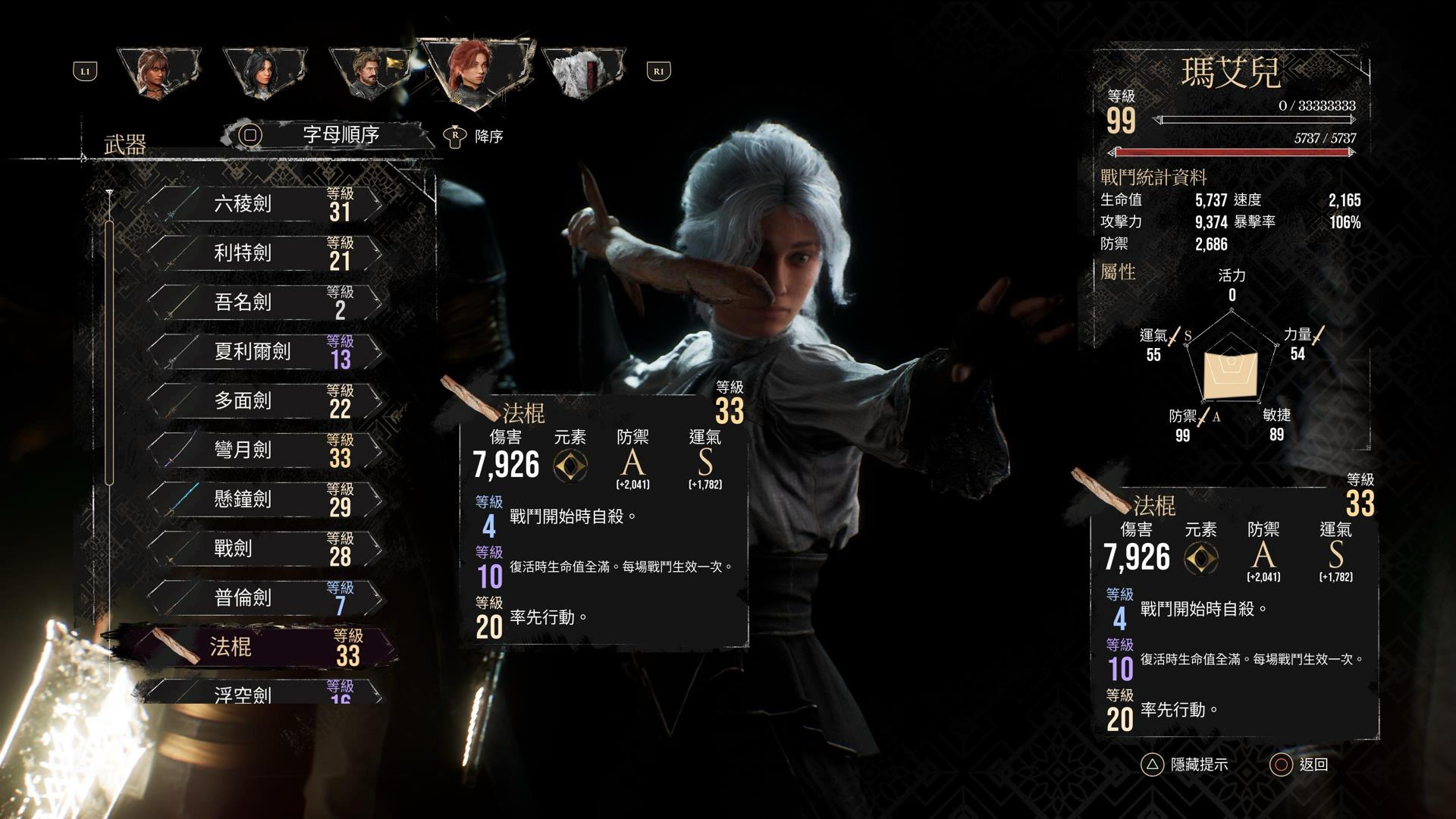Select the 六稜劍 weapon row
1456x819 pixels.
pos(262,204)
